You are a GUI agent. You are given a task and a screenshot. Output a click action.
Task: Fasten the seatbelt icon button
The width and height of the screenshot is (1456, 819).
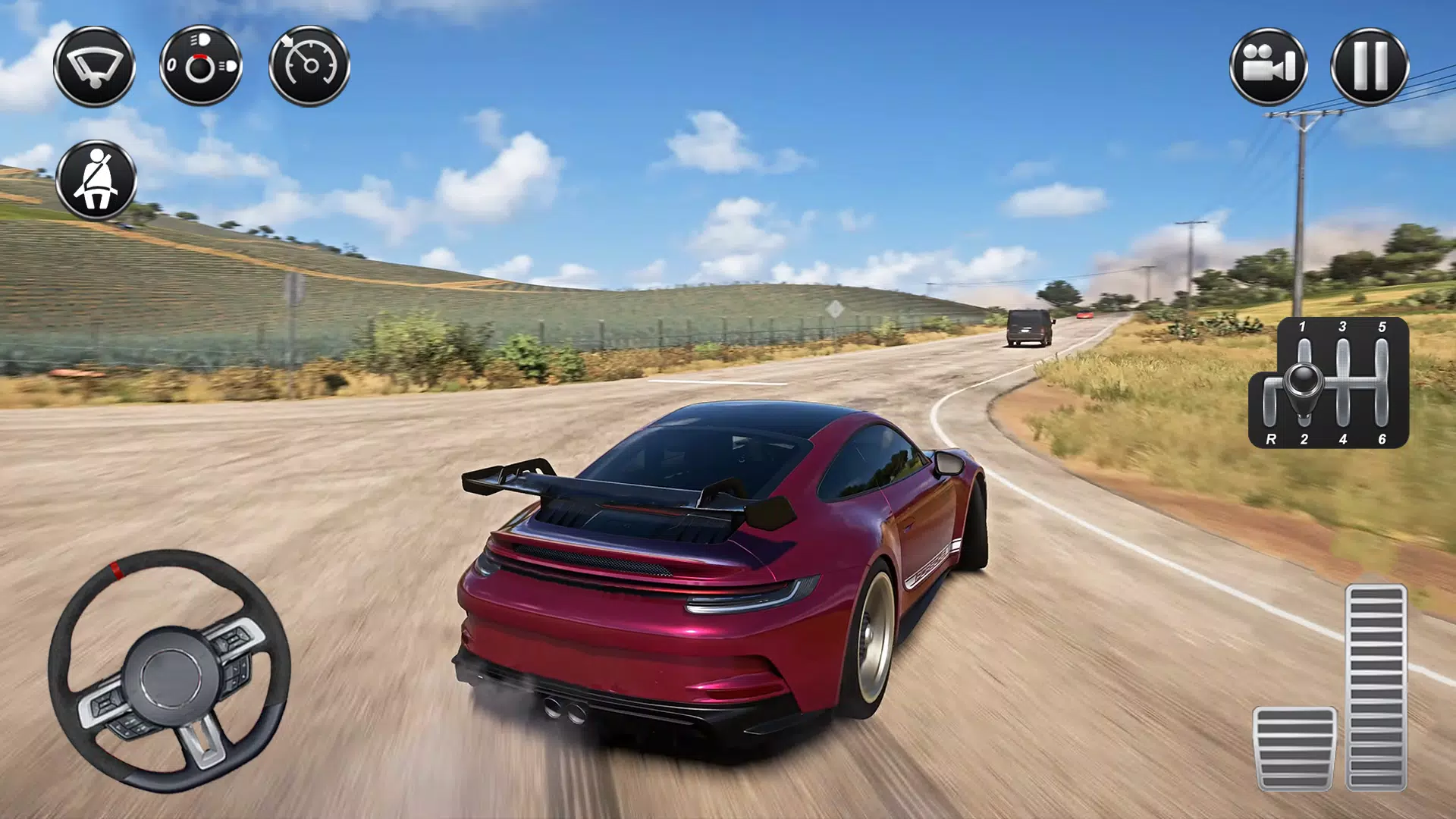click(x=96, y=180)
